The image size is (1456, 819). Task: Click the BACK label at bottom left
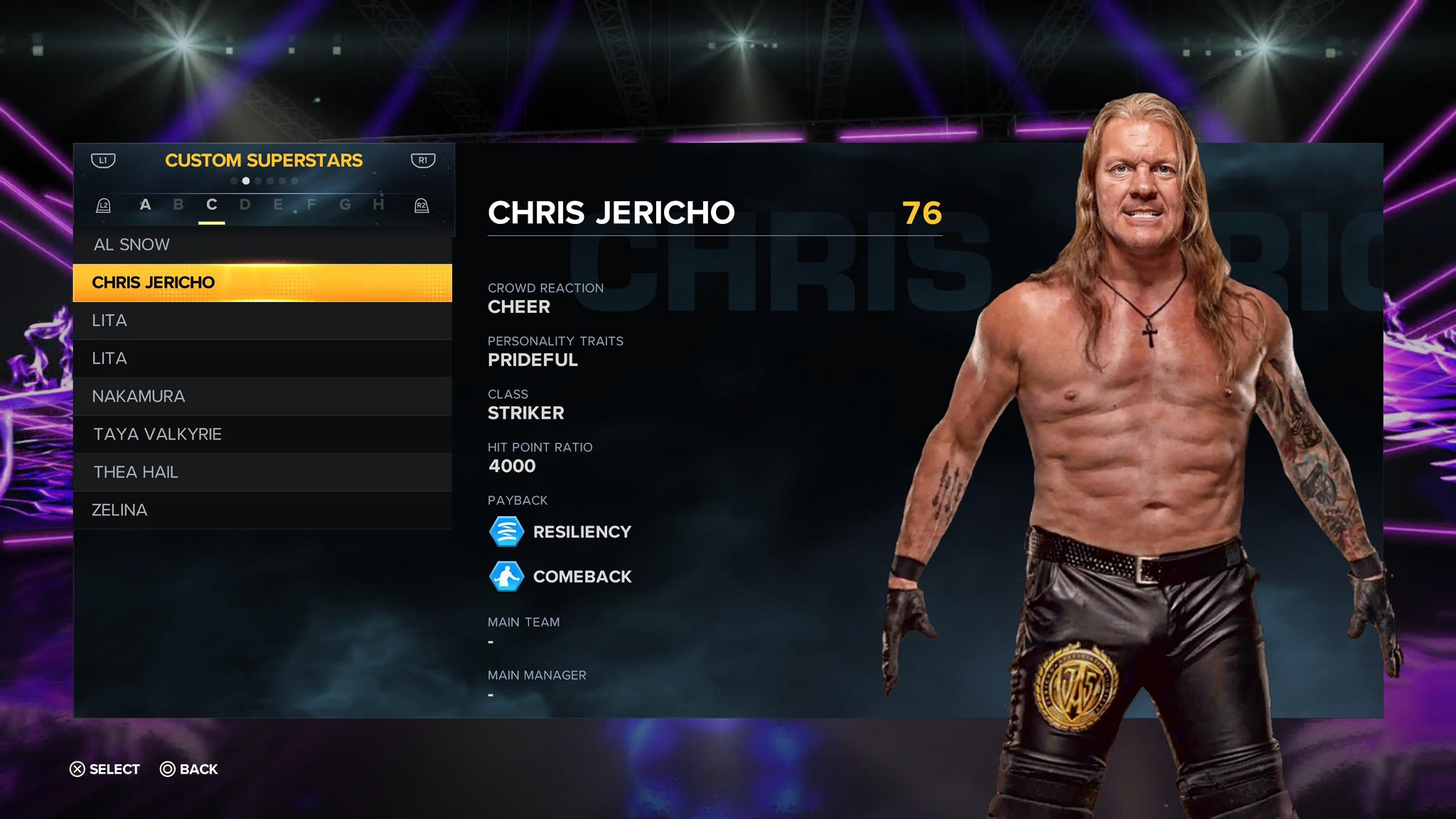(x=199, y=769)
